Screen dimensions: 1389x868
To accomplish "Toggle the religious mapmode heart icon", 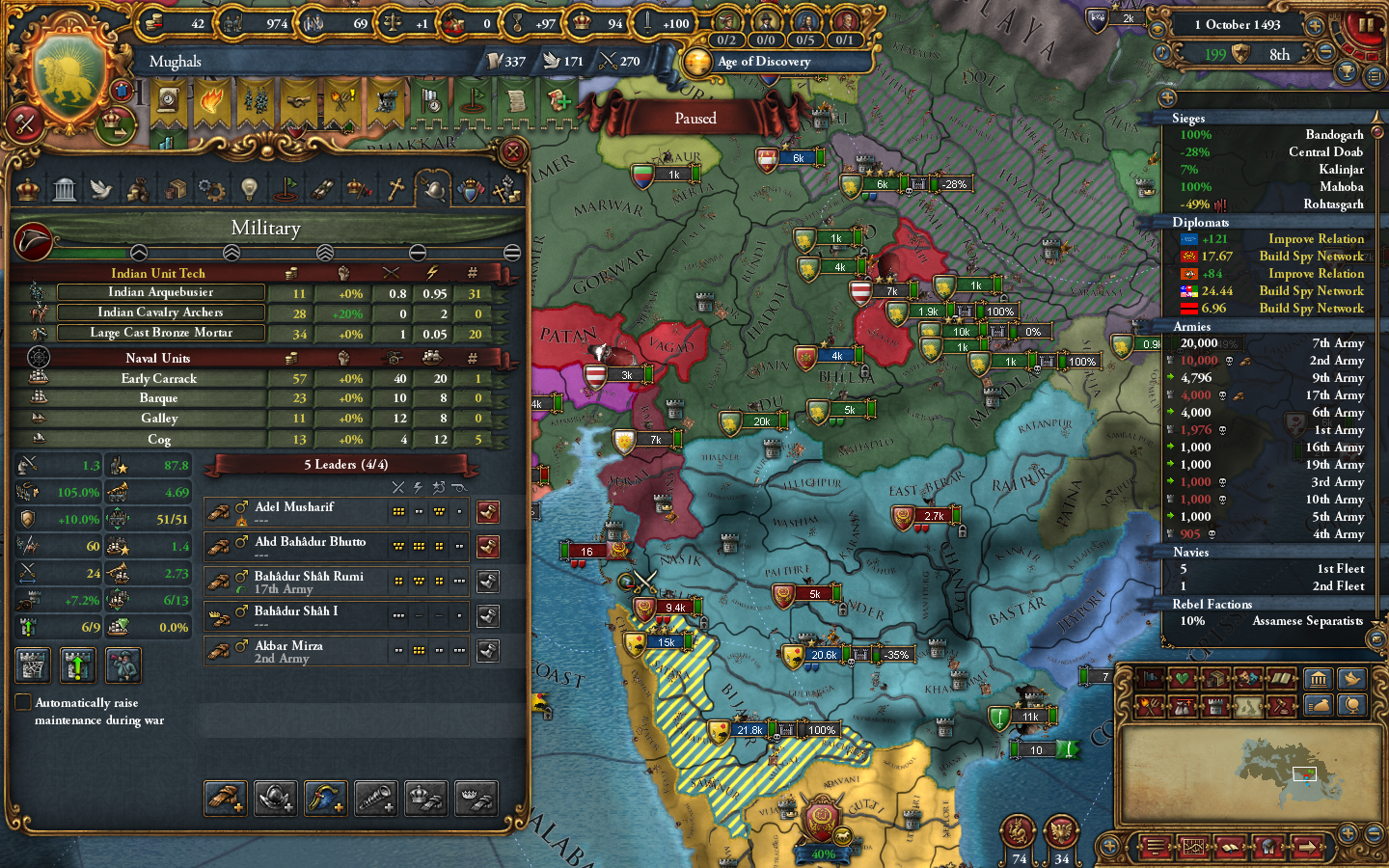I will pyautogui.click(x=1181, y=678).
